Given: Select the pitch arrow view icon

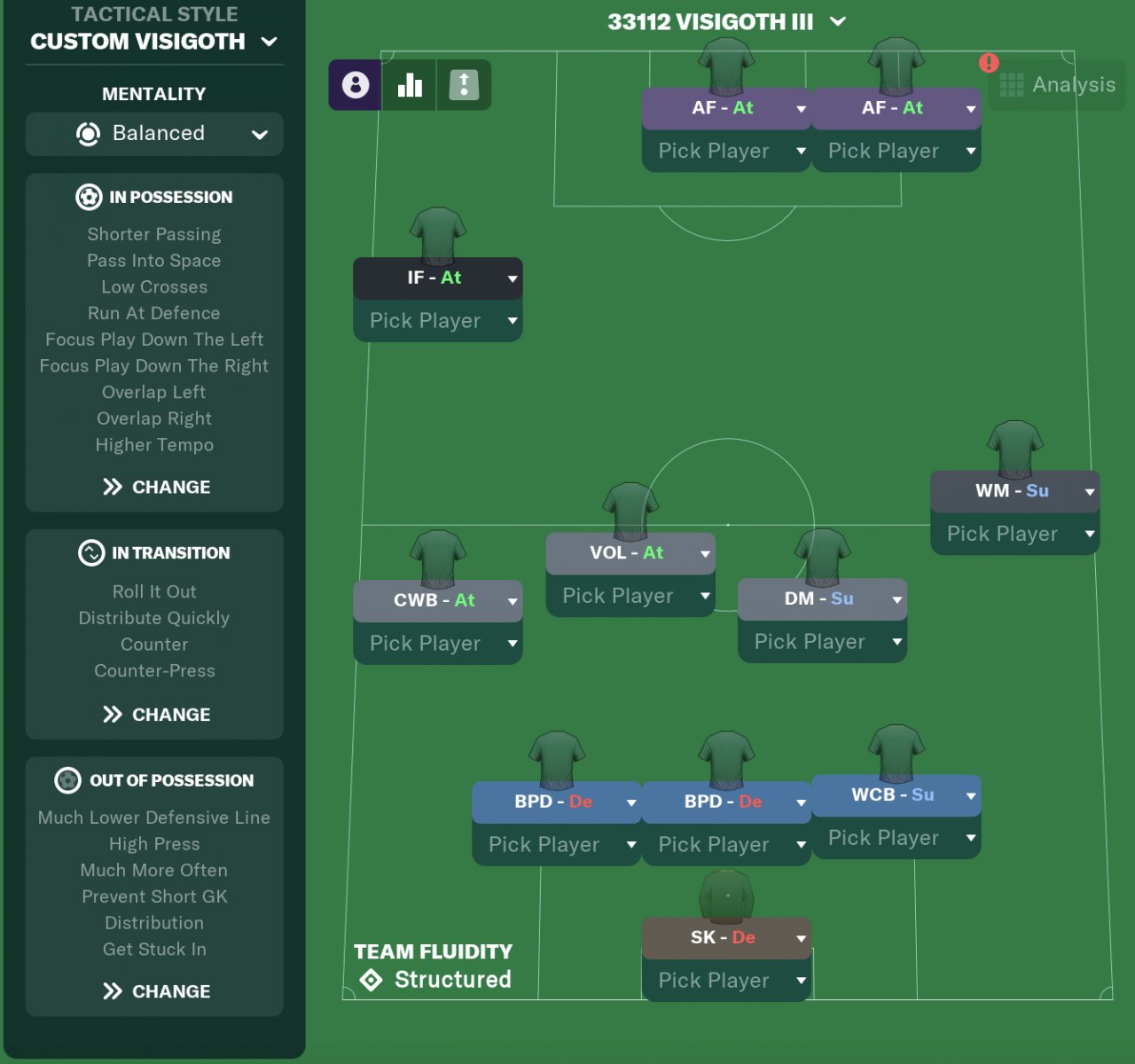Looking at the screenshot, I should coord(464,85).
